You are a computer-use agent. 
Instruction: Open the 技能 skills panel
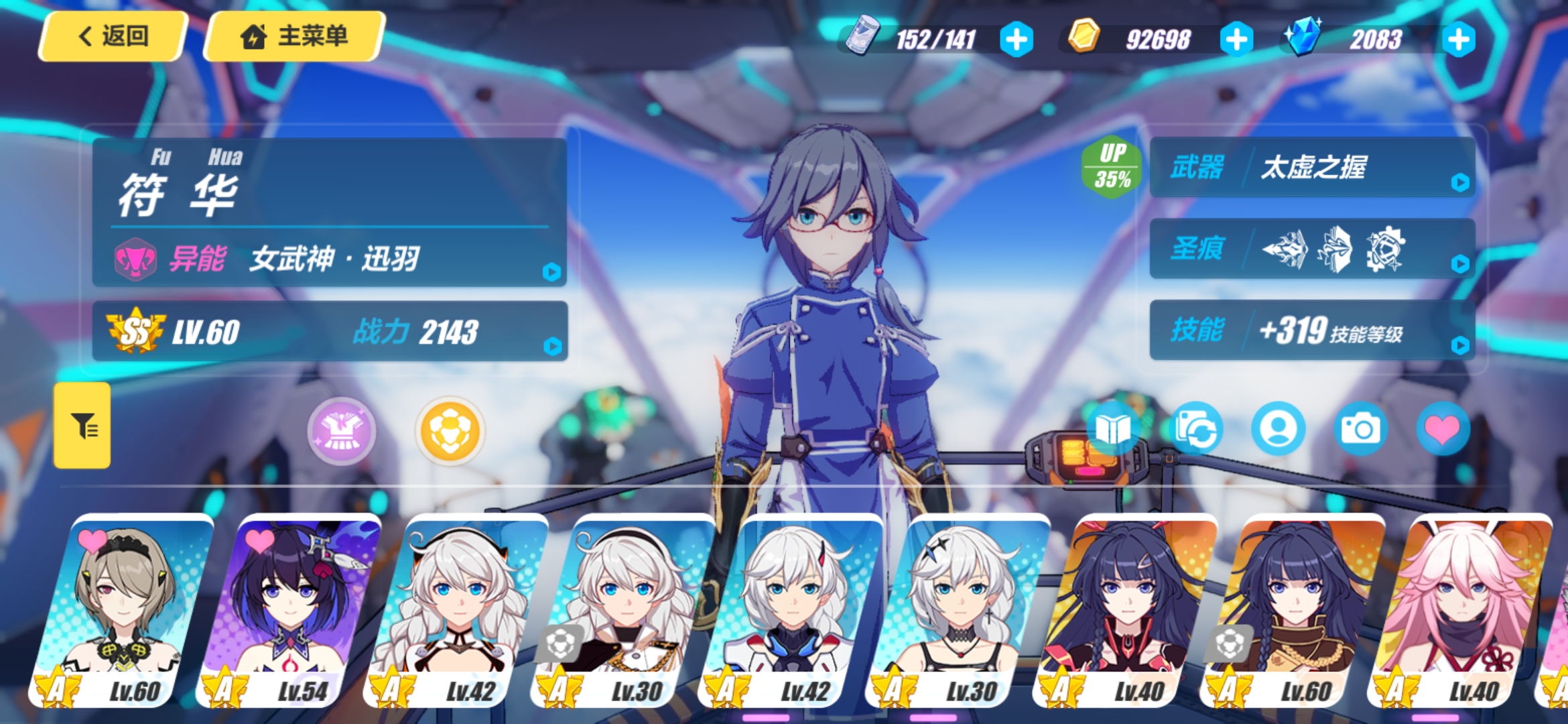pos(1312,330)
